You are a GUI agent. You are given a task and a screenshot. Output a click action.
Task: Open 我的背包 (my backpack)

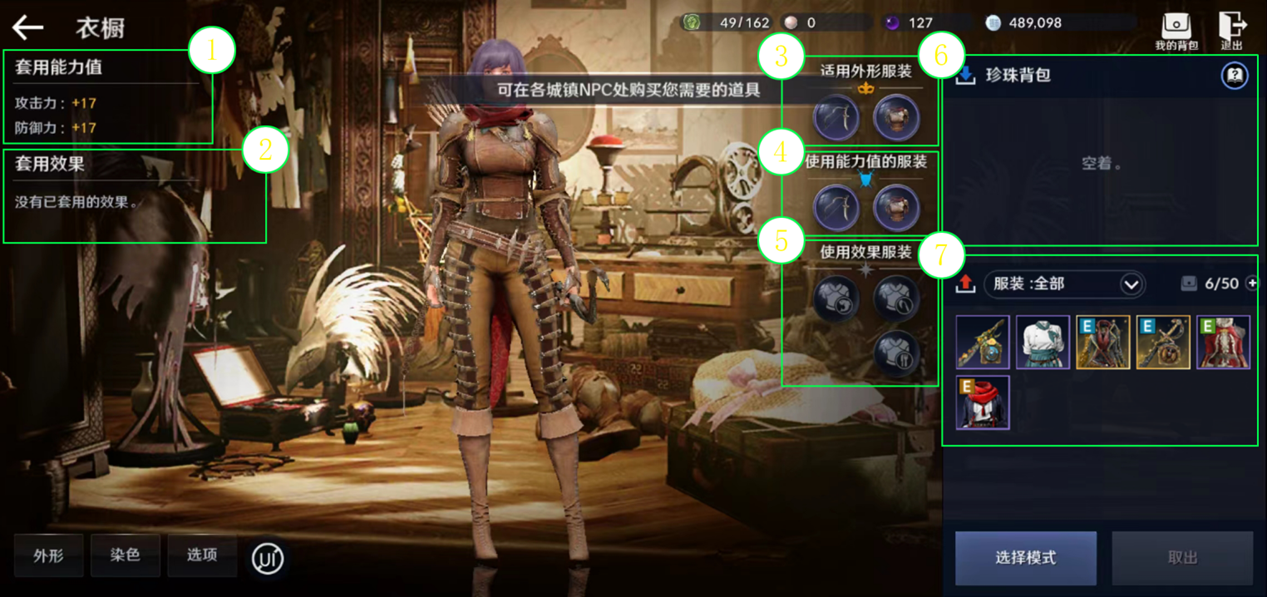(1176, 30)
